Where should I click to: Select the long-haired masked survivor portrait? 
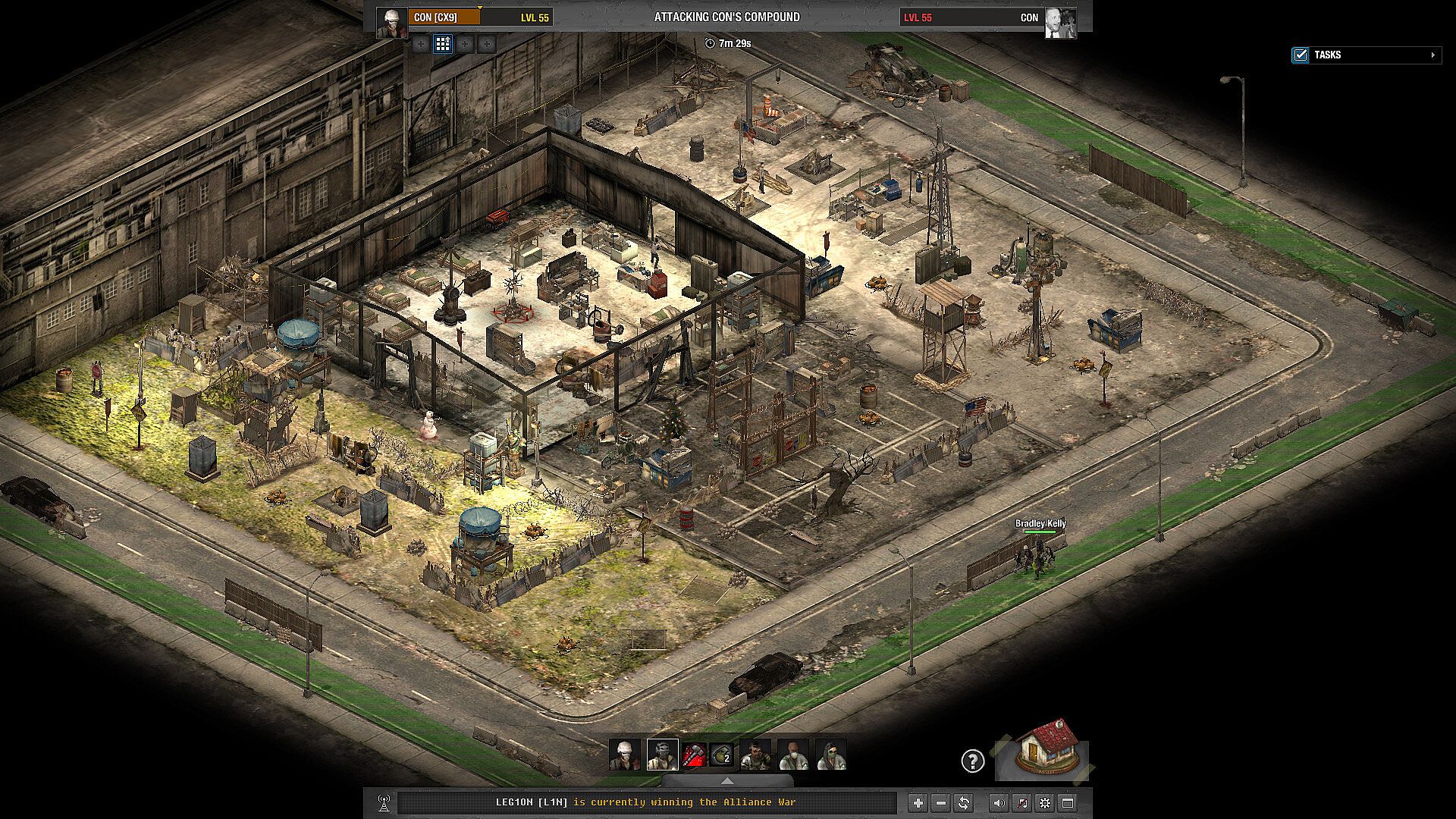point(831,755)
